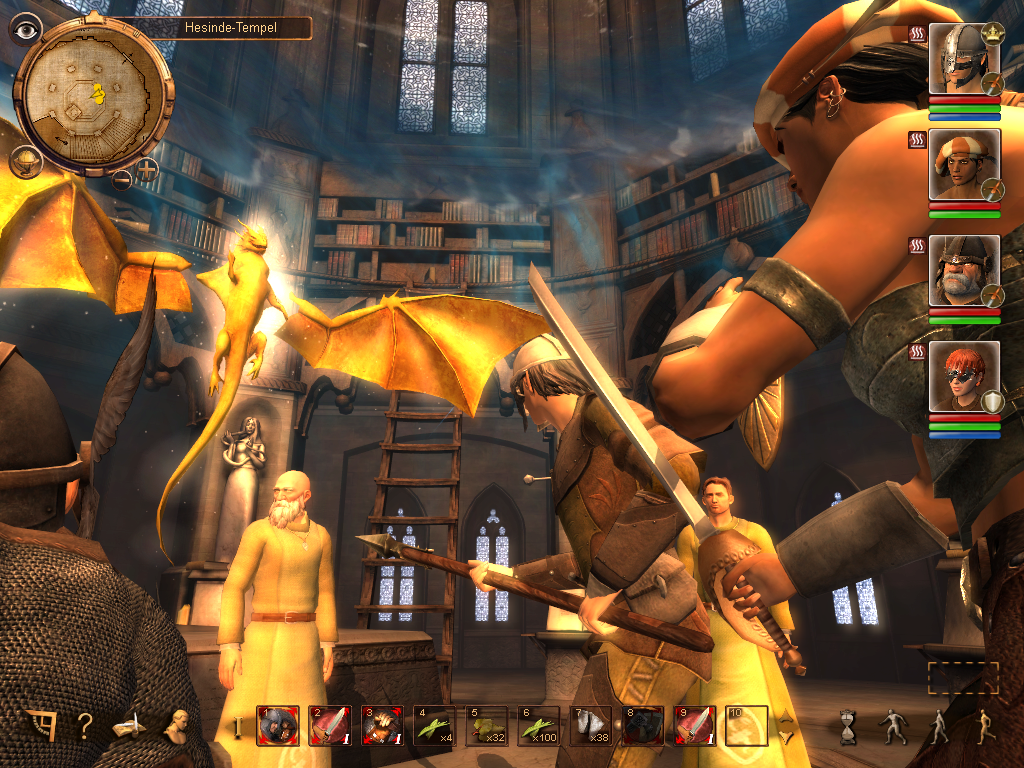
Task: Activate hotbar slot 1 hooded figure skill
Action: [x=277, y=726]
